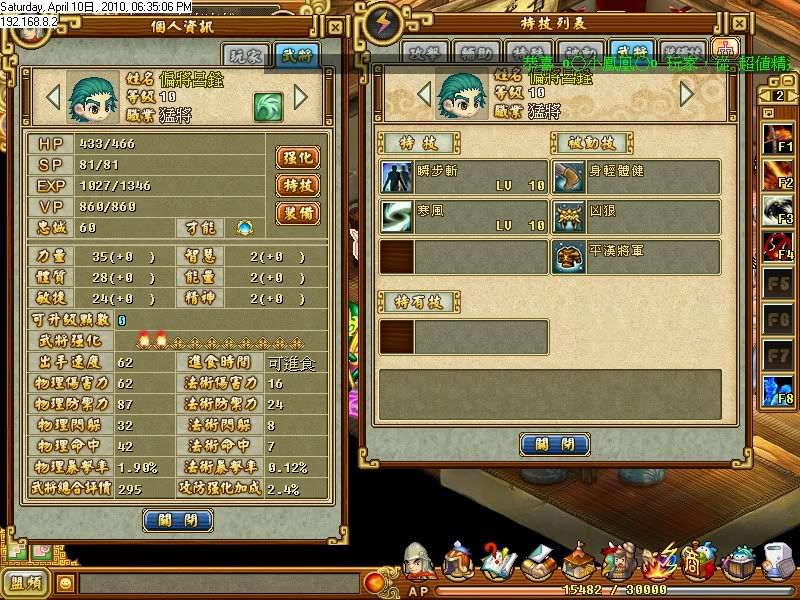The width and height of the screenshot is (800, 600).
Task: Open the 商 shop icon
Action: pos(702,563)
